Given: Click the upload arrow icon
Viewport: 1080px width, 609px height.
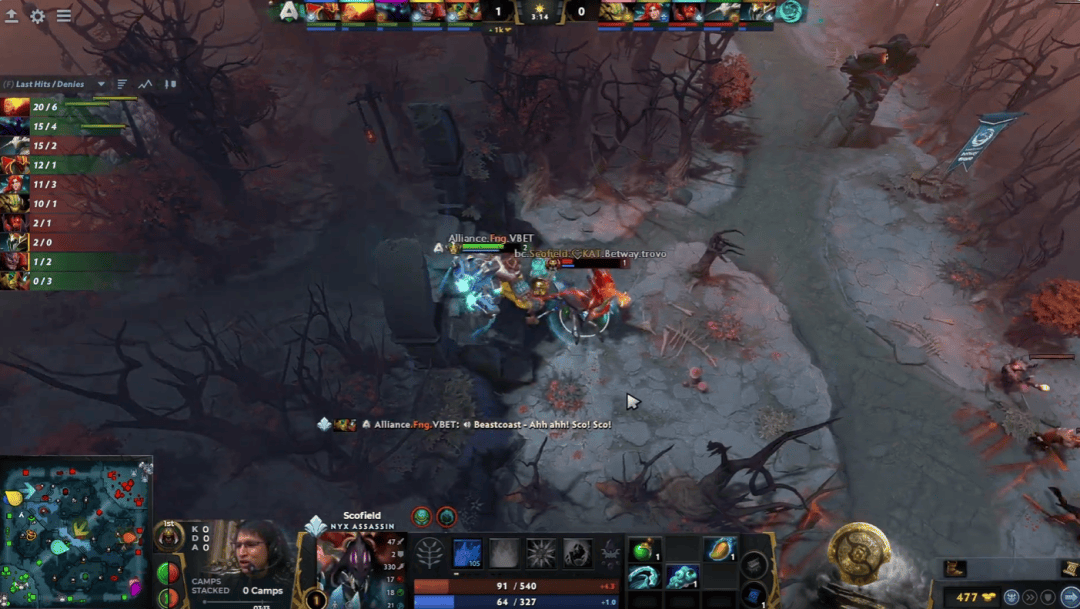Looking at the screenshot, I should [x=12, y=16].
